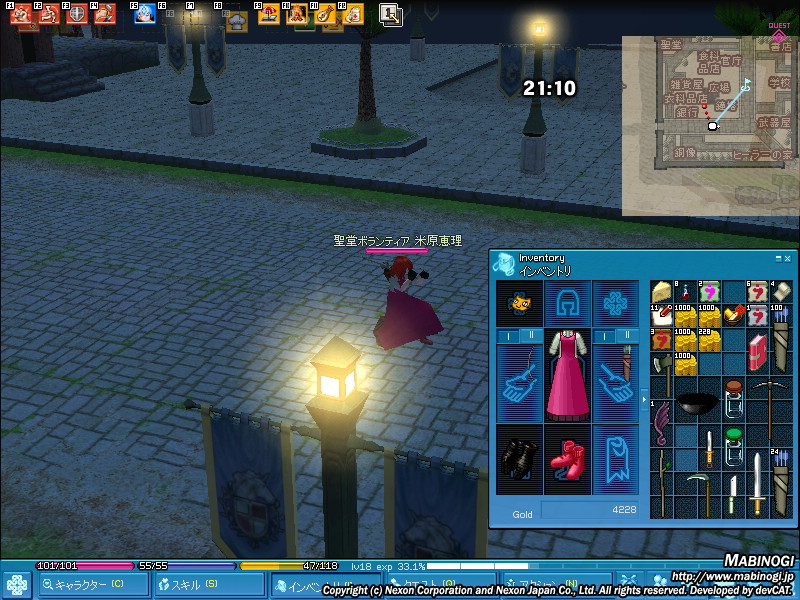Click the main menu button at bottom-left corner
Screen dimensions: 800x600
16,585
